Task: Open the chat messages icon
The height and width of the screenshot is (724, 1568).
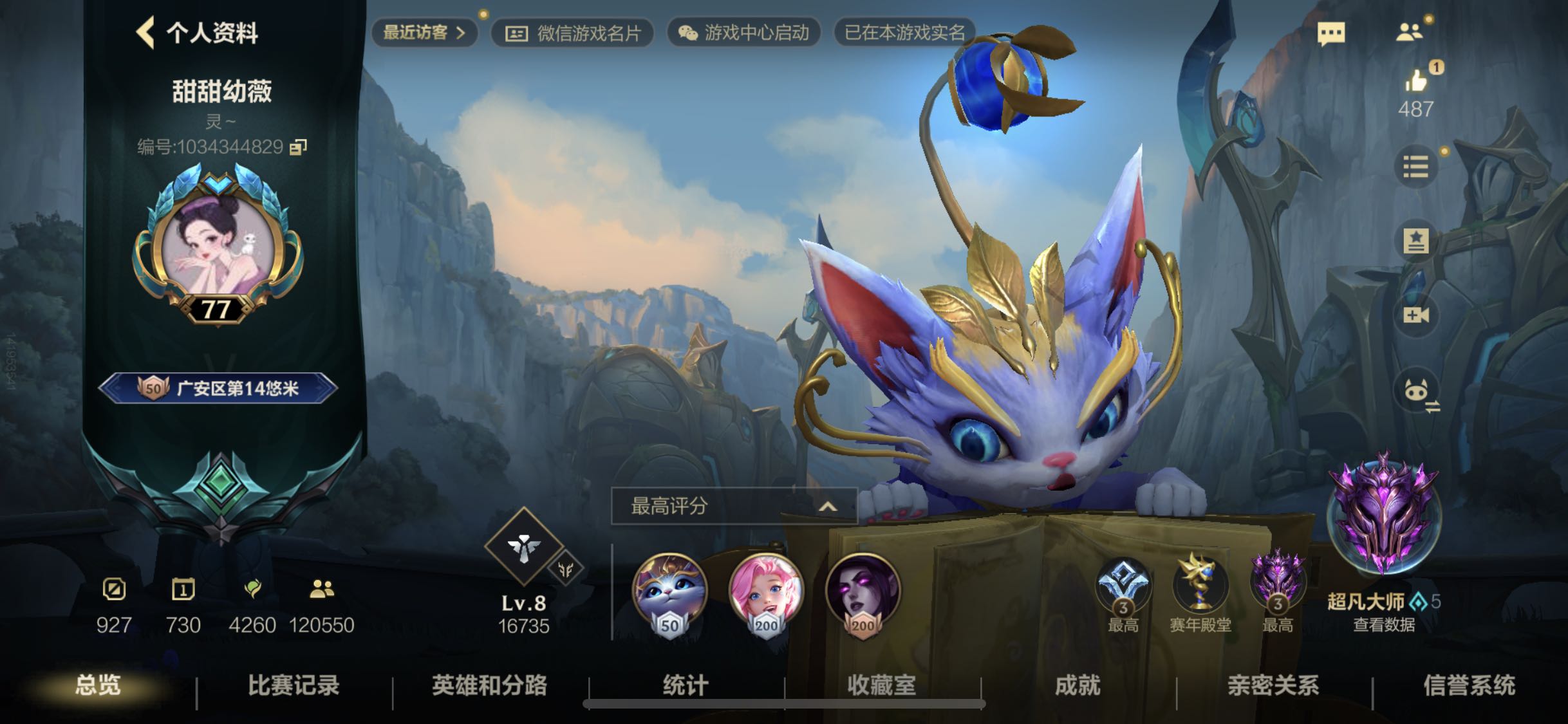Action: coord(1330,33)
